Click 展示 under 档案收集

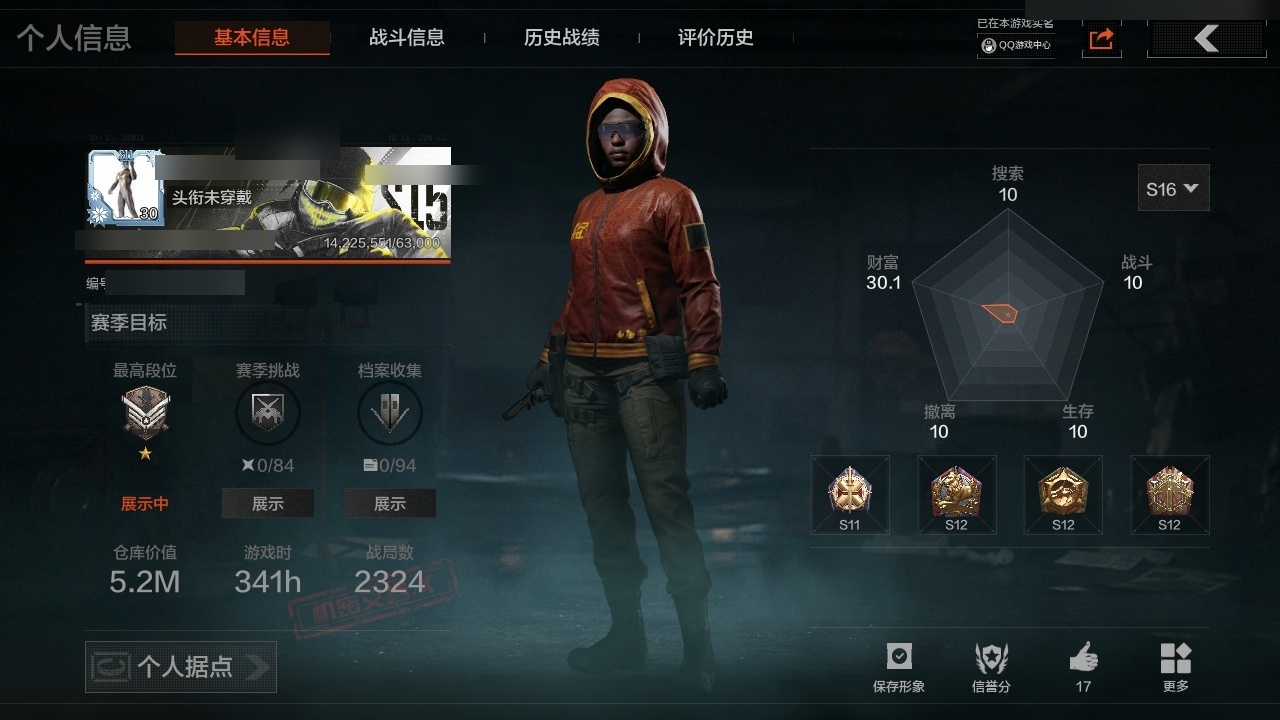coord(390,504)
